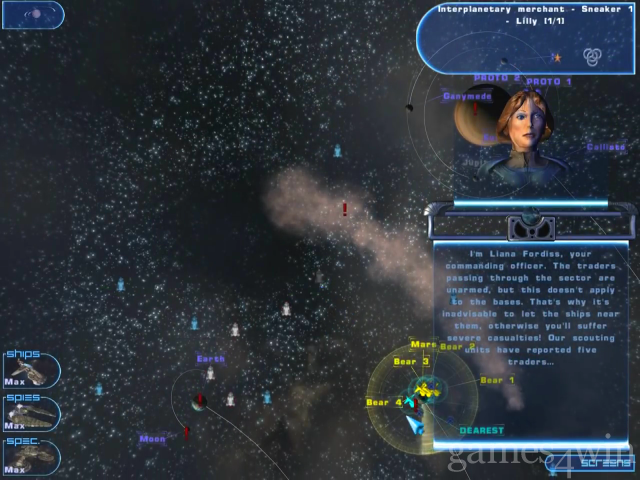Click the Moon label
The height and width of the screenshot is (480, 640).
(152, 438)
